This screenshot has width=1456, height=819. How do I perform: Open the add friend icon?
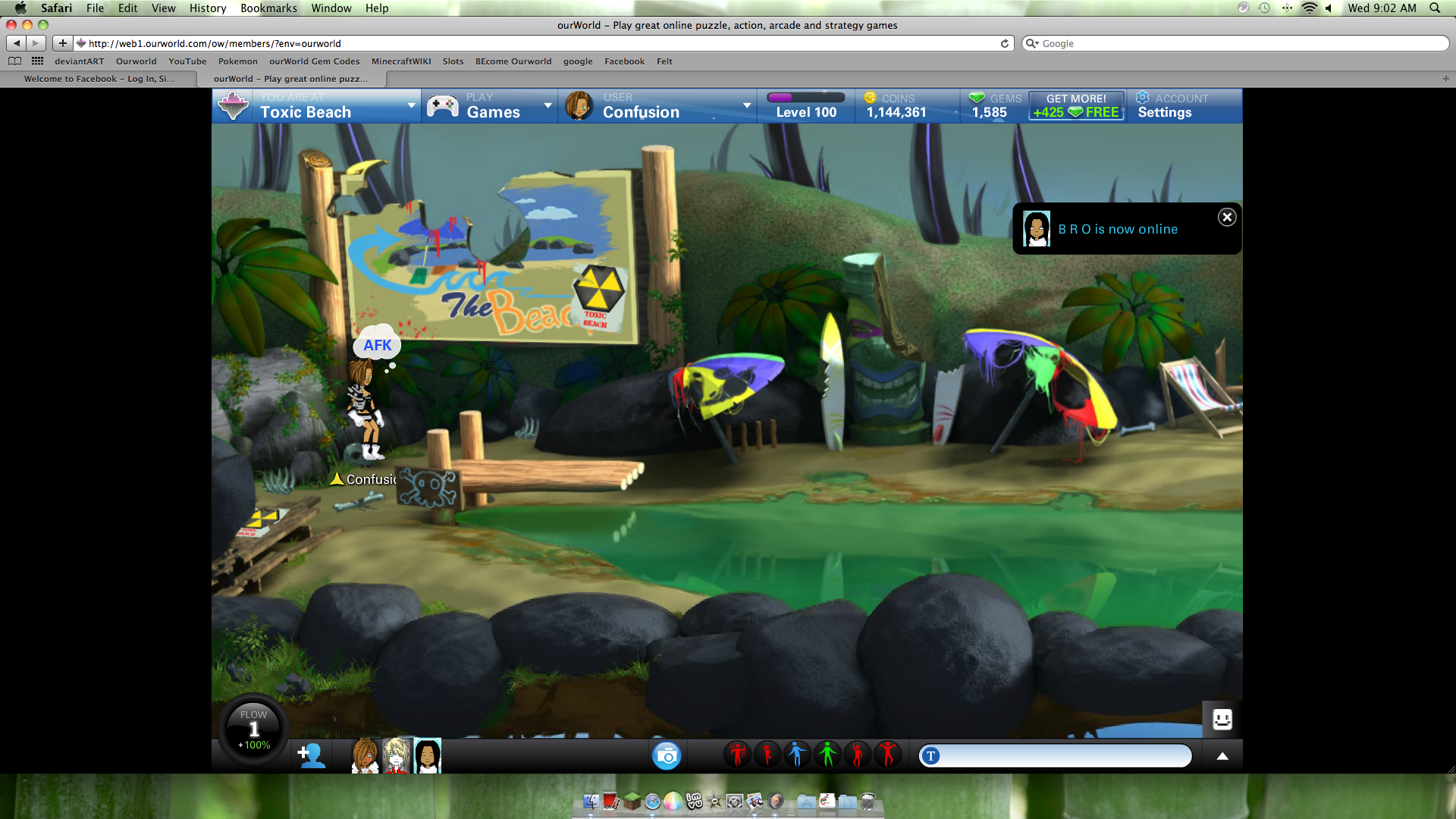click(x=311, y=755)
